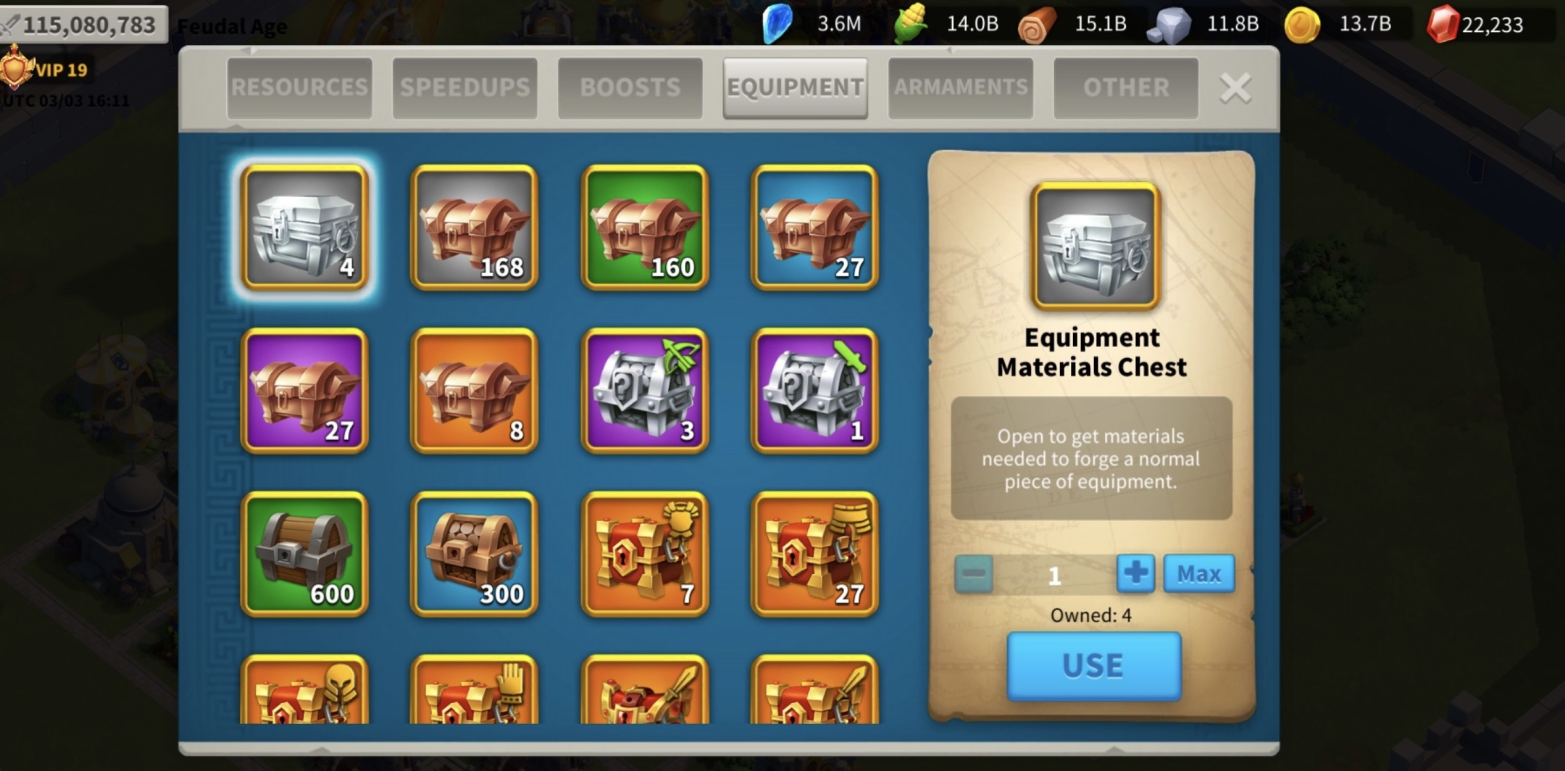Use the Equipment Materials Chest
The image size is (1565, 771).
point(1093,666)
